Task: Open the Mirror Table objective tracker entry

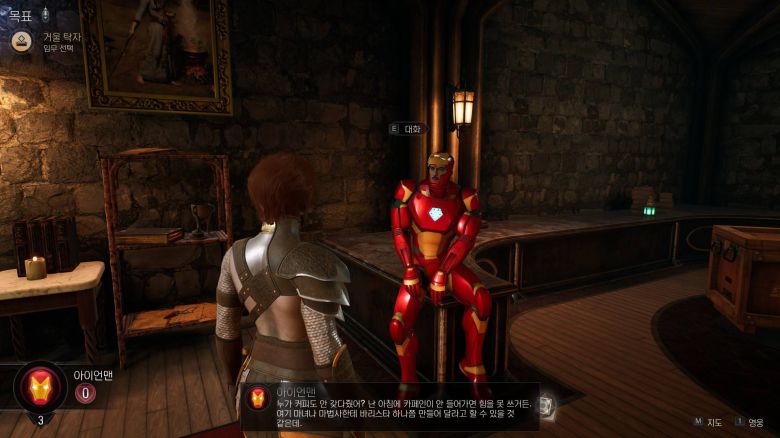Action: point(60,38)
